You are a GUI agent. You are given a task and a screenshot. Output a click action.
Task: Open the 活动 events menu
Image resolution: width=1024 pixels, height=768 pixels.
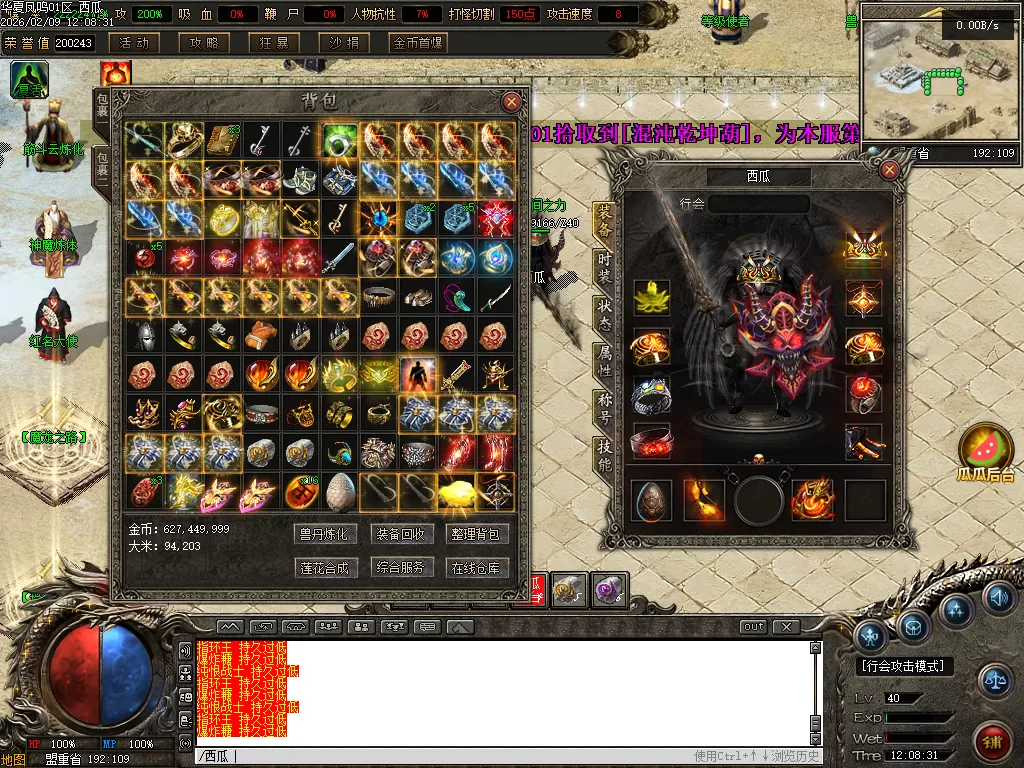coord(134,43)
